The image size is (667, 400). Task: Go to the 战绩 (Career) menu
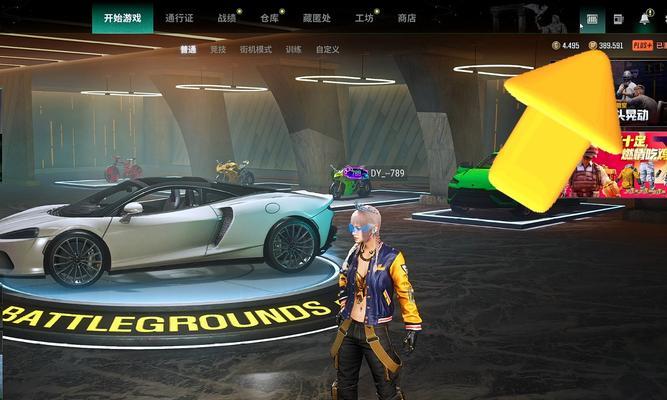[227, 18]
